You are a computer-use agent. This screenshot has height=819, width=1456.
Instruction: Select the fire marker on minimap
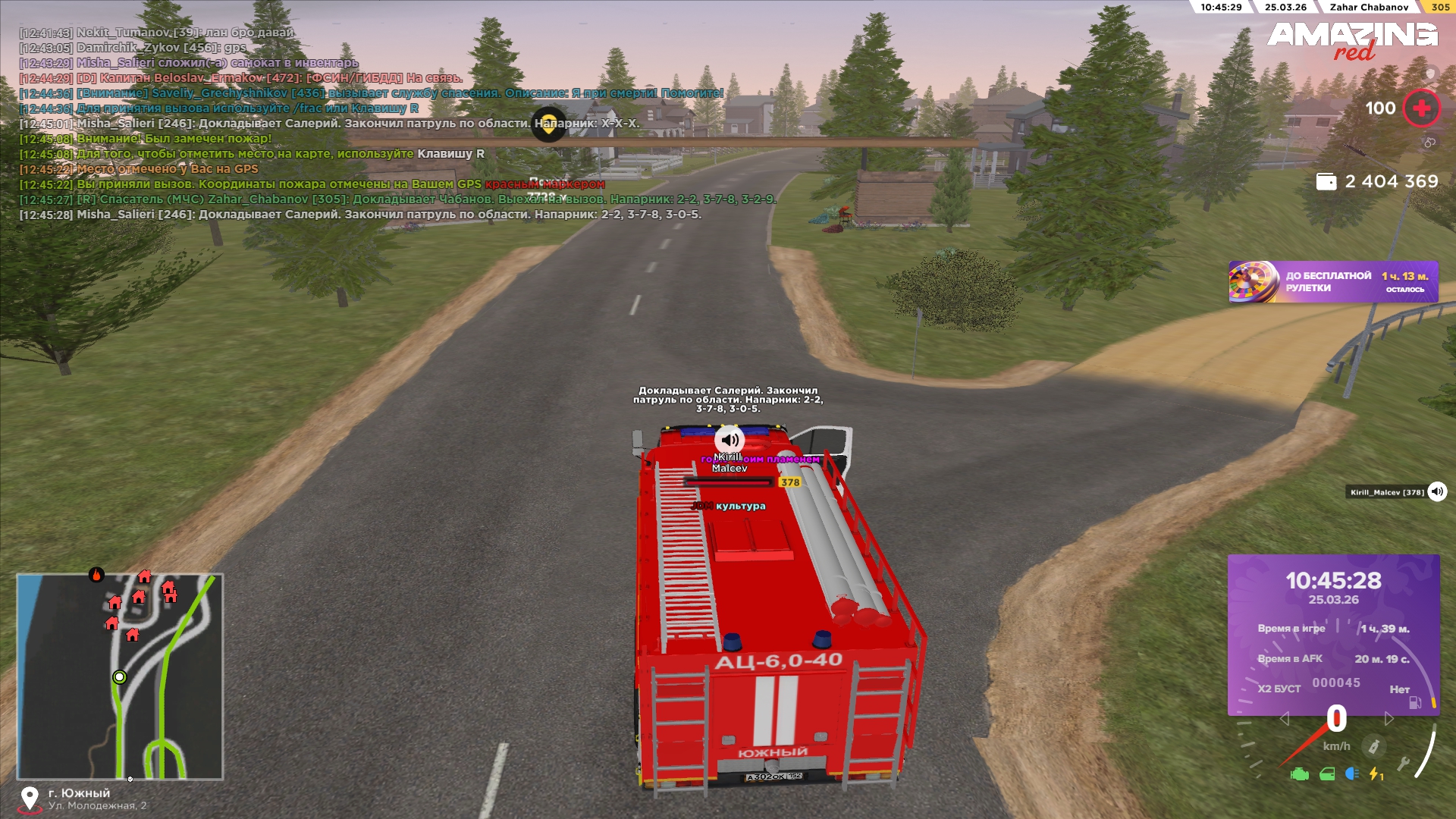pos(96,575)
